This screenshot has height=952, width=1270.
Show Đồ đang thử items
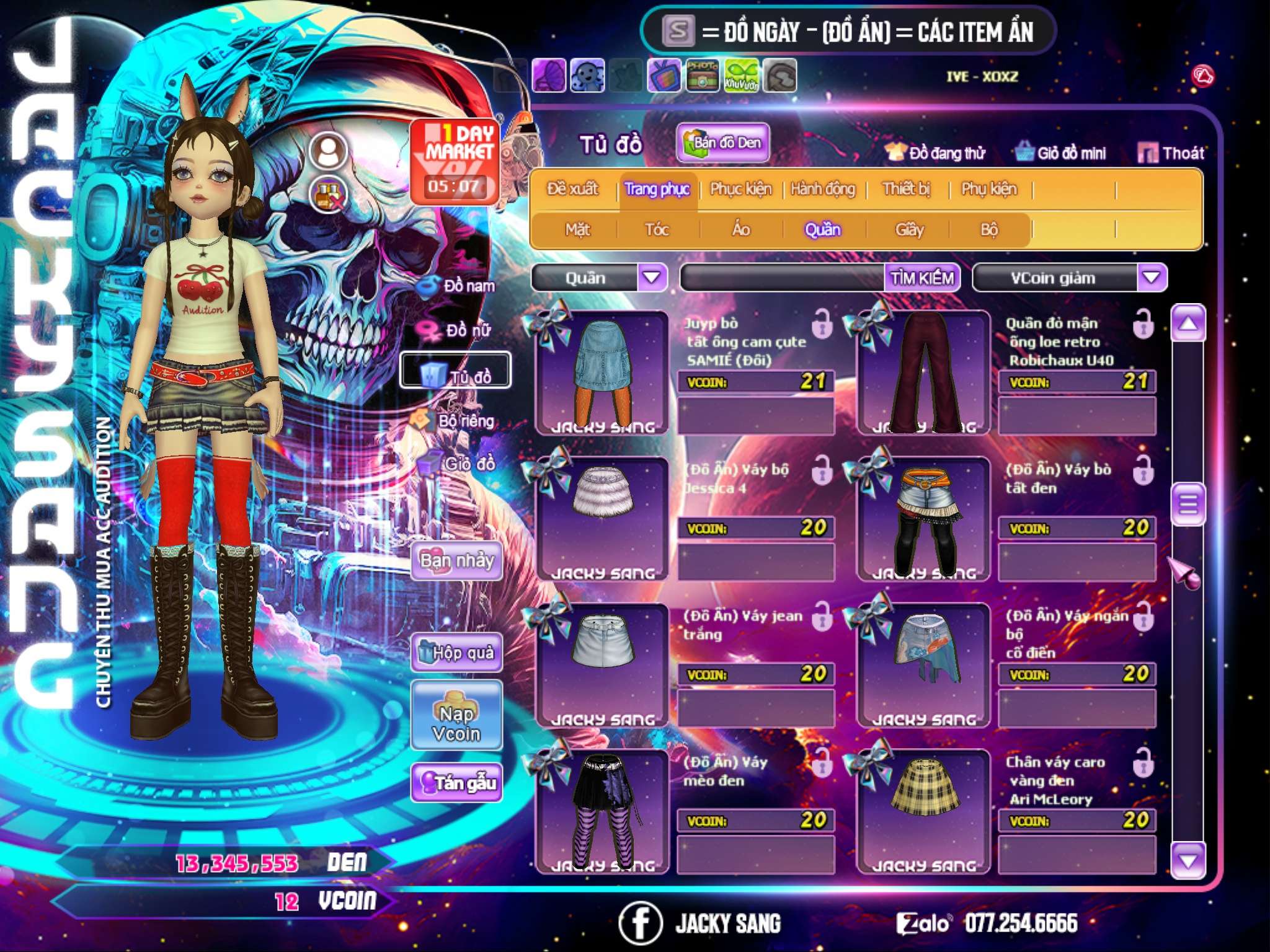936,153
